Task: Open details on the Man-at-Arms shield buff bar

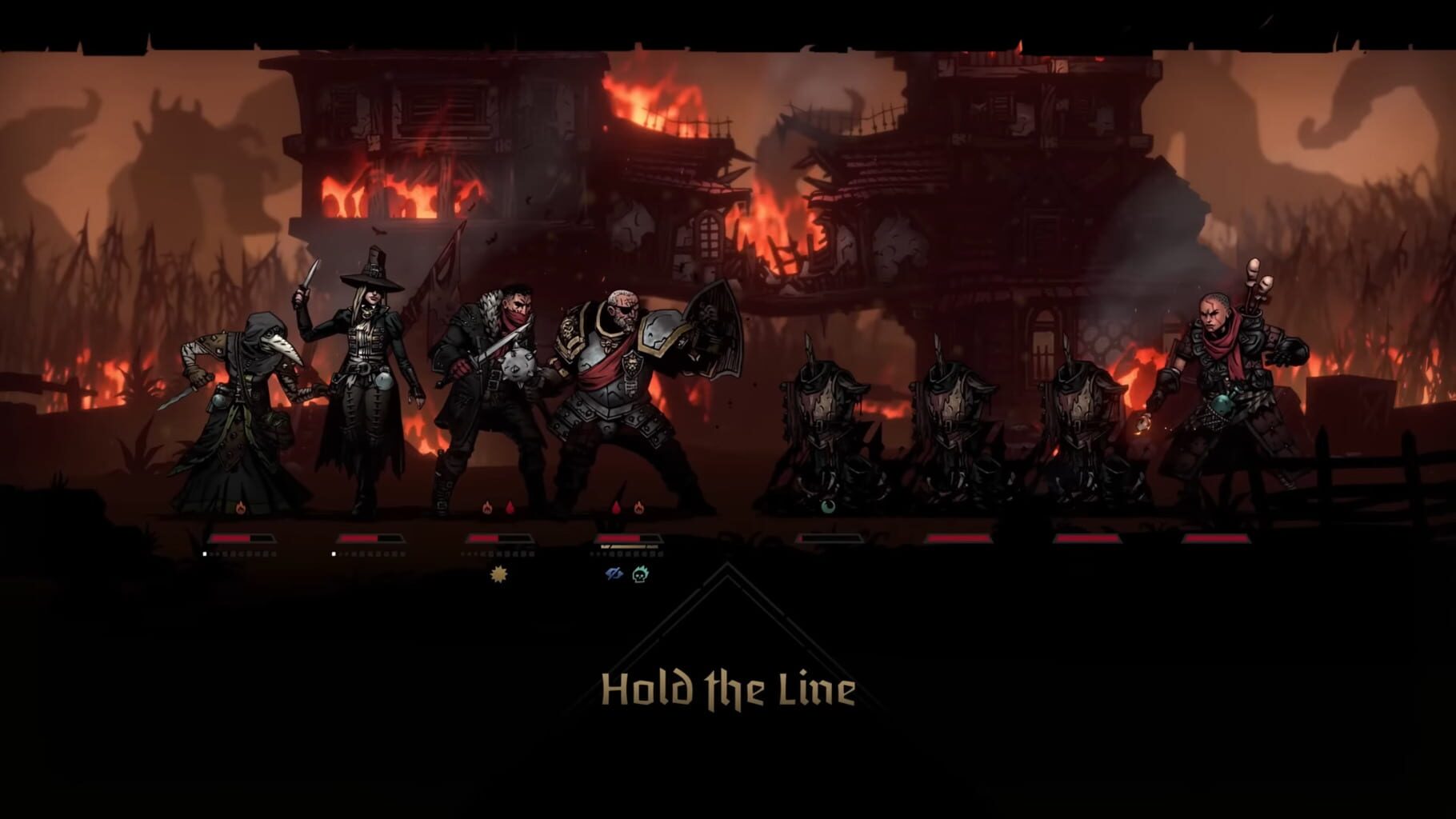Action: [629, 546]
